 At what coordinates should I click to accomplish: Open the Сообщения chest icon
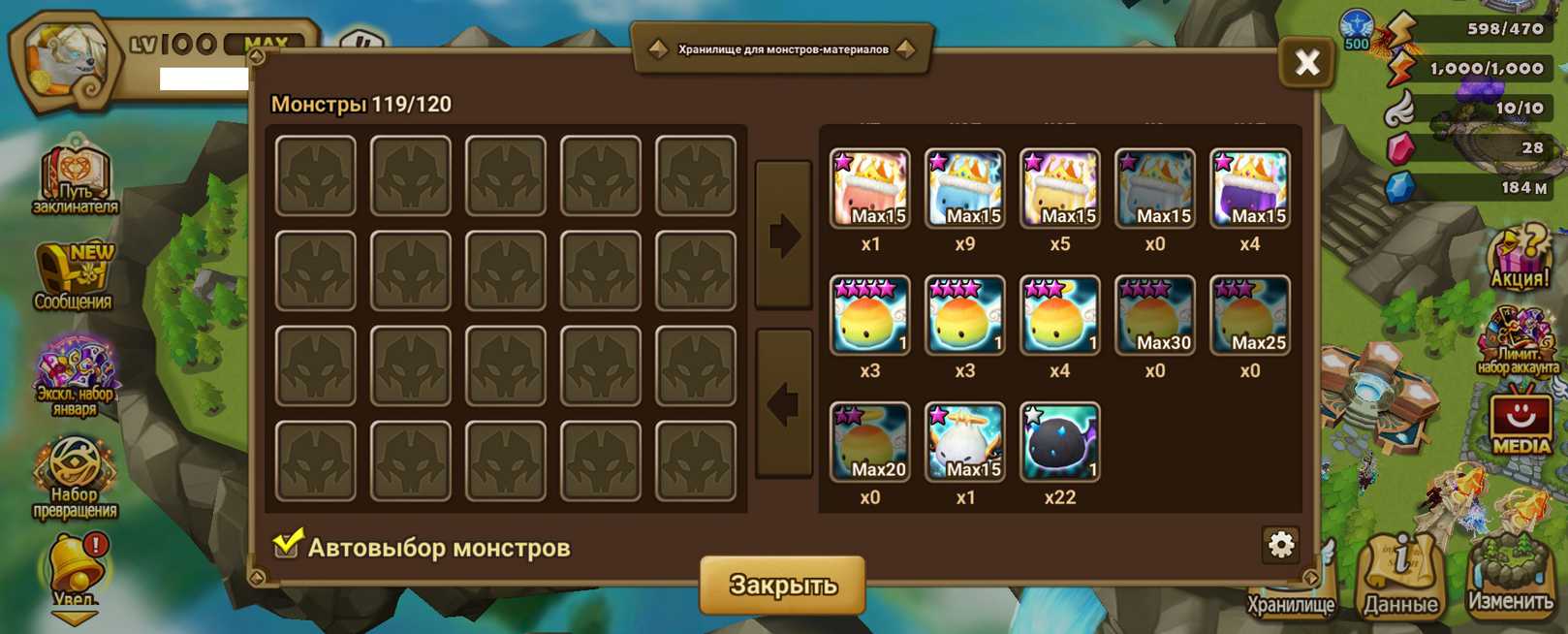tap(74, 275)
